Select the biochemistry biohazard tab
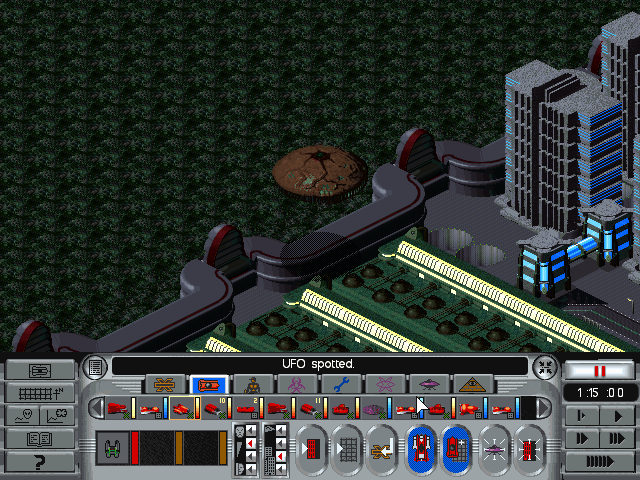640x480 pixels. 297,385
